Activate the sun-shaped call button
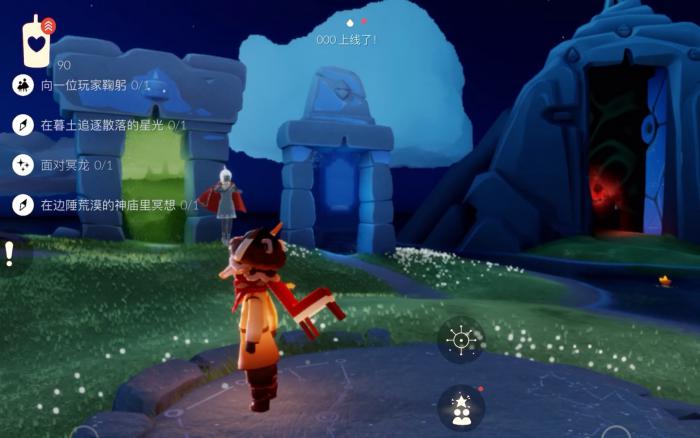Screen dimensions: 700x438 [461, 340]
